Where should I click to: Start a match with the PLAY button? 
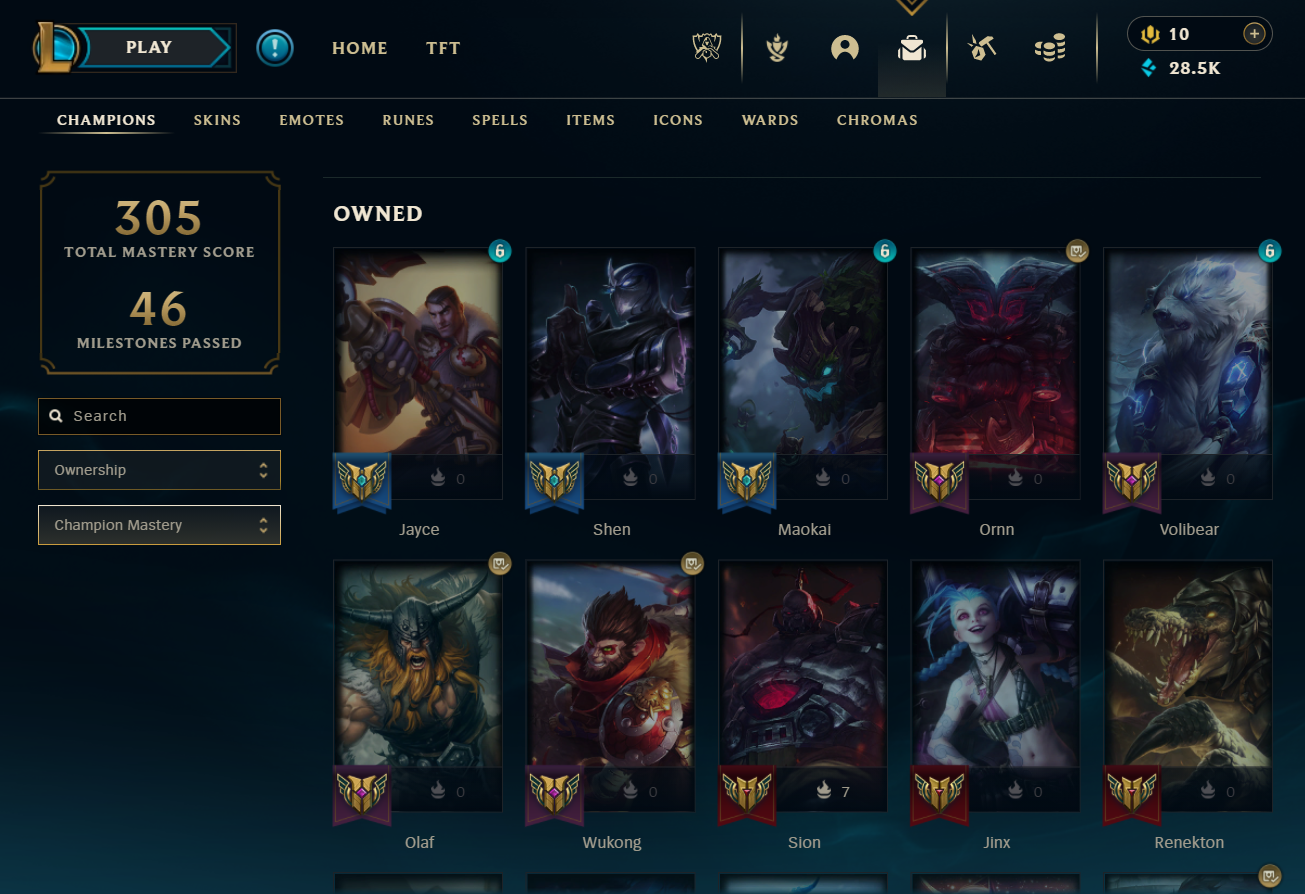point(150,48)
